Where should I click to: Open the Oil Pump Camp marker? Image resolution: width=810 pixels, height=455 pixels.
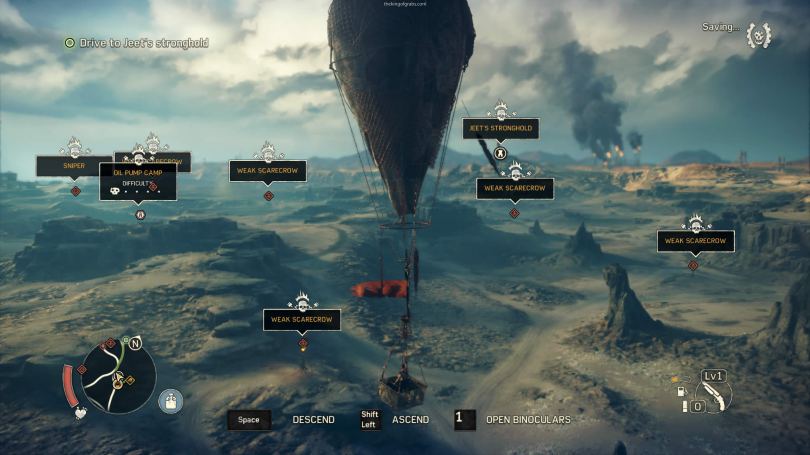138,178
